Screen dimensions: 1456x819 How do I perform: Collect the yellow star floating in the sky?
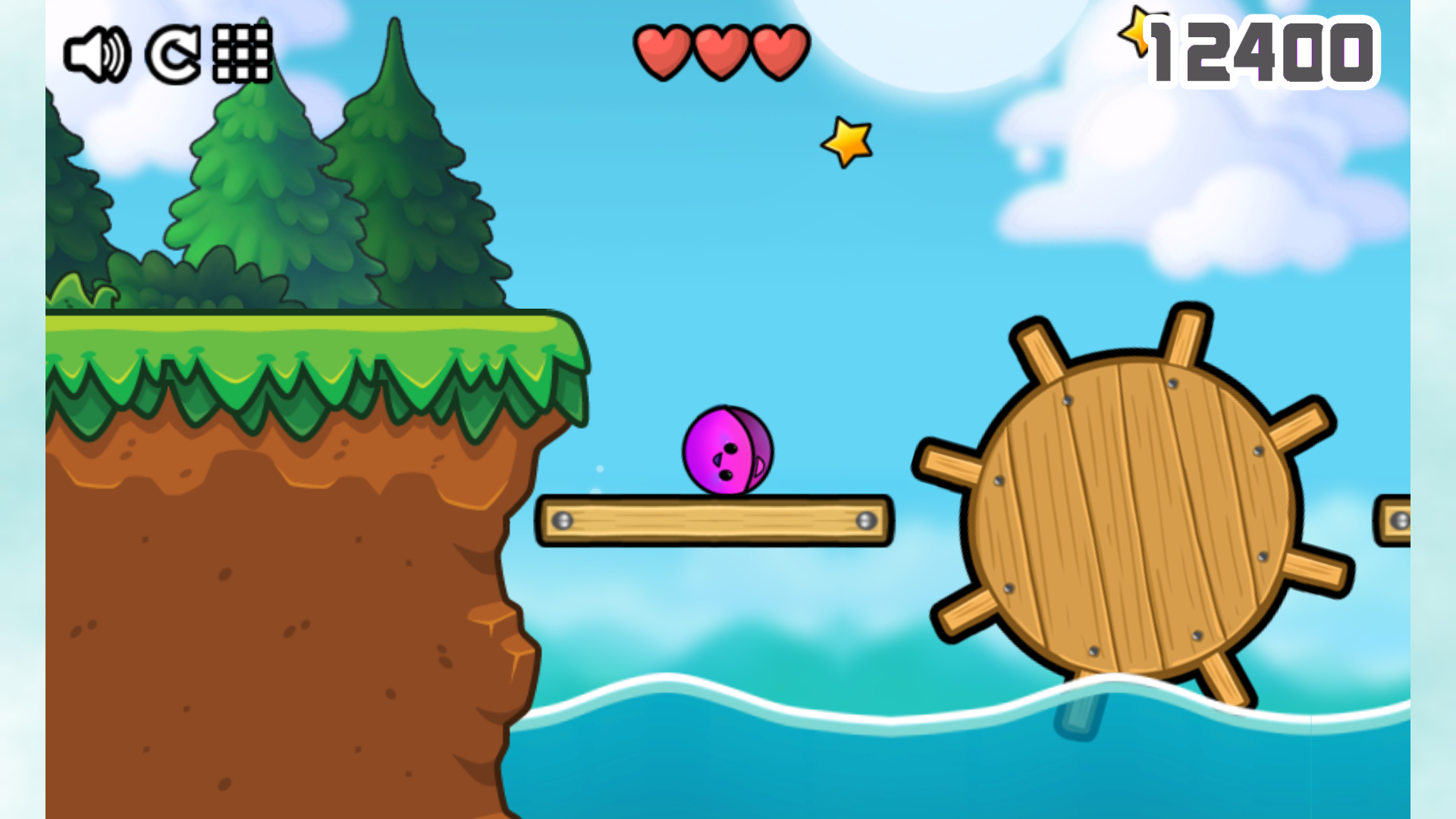[x=846, y=141]
